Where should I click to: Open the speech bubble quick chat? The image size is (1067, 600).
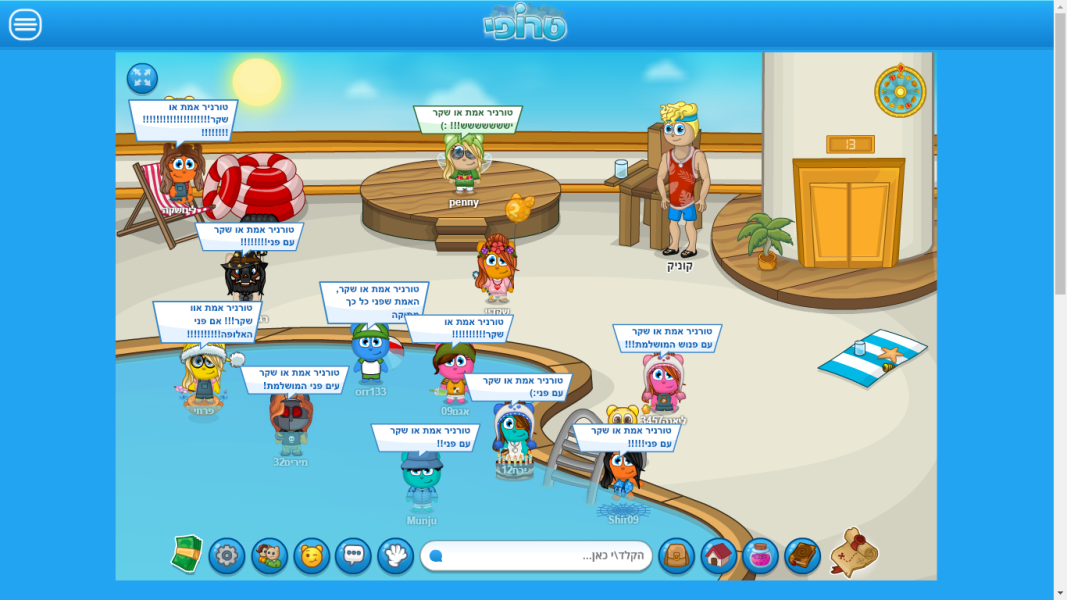pyautogui.click(x=353, y=556)
